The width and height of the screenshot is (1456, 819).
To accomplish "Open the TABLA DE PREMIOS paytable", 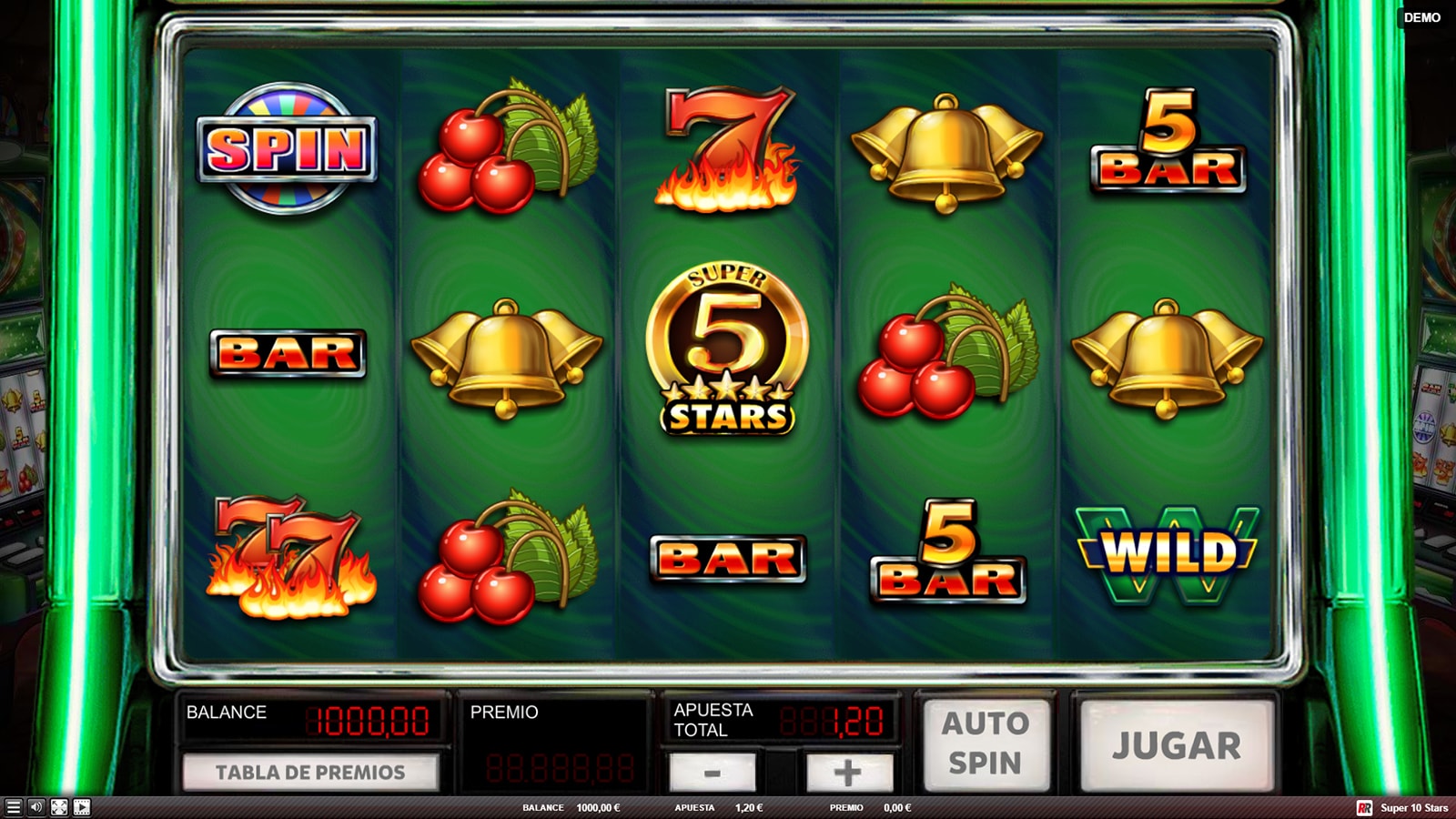I will [310, 773].
